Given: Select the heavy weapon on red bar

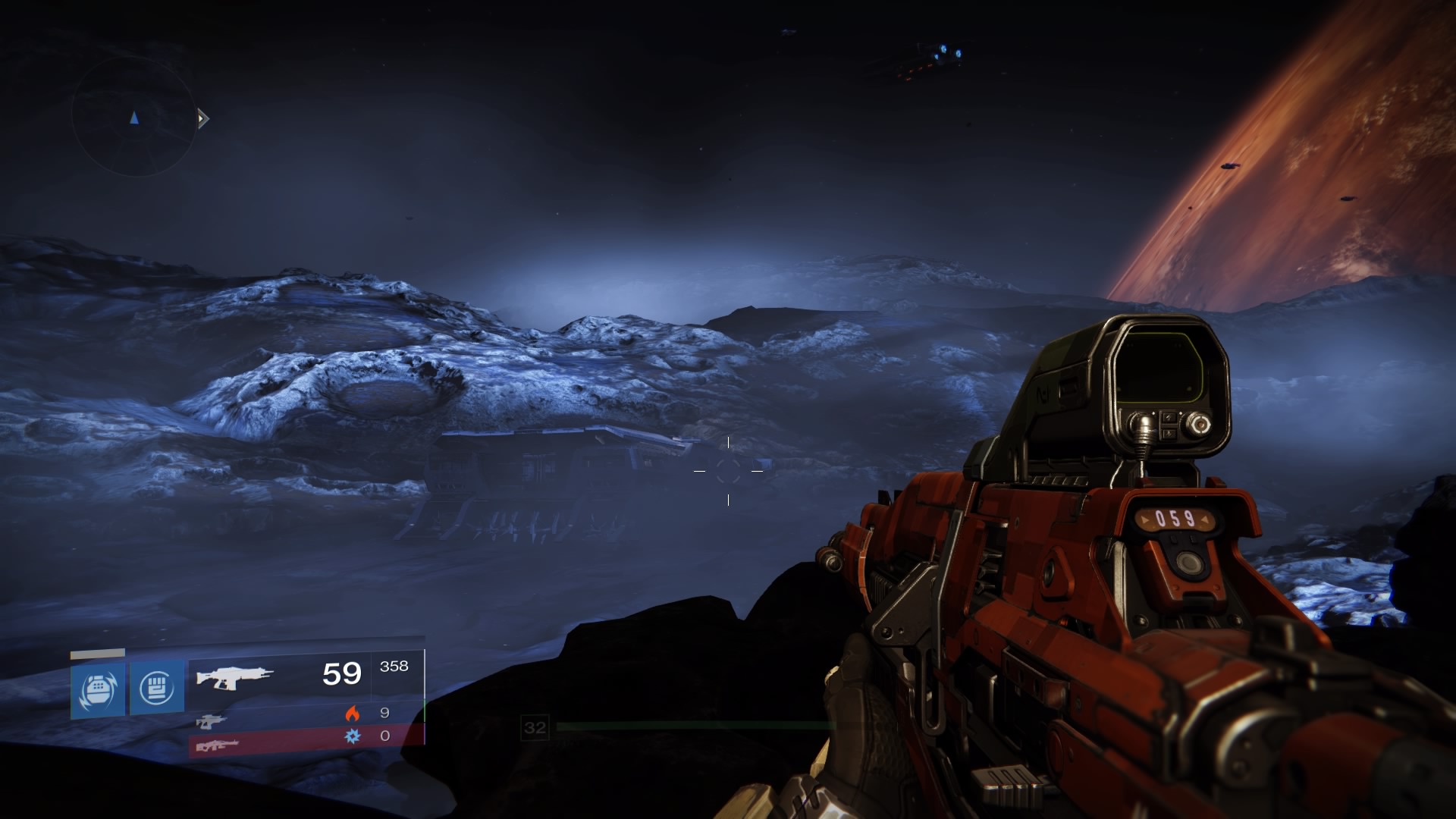Looking at the screenshot, I should 217,745.
